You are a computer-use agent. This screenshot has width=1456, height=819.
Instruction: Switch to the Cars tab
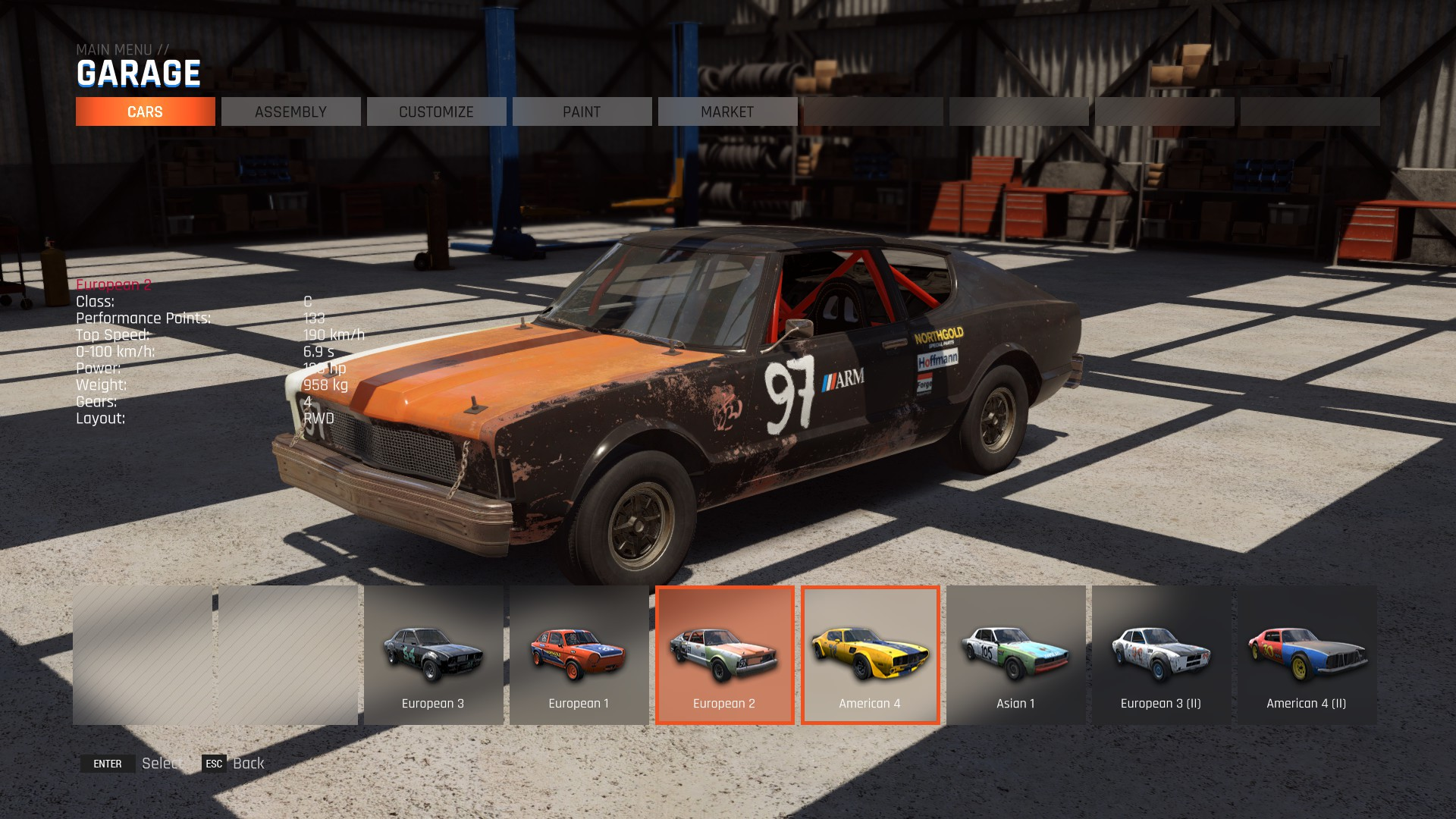[x=145, y=111]
